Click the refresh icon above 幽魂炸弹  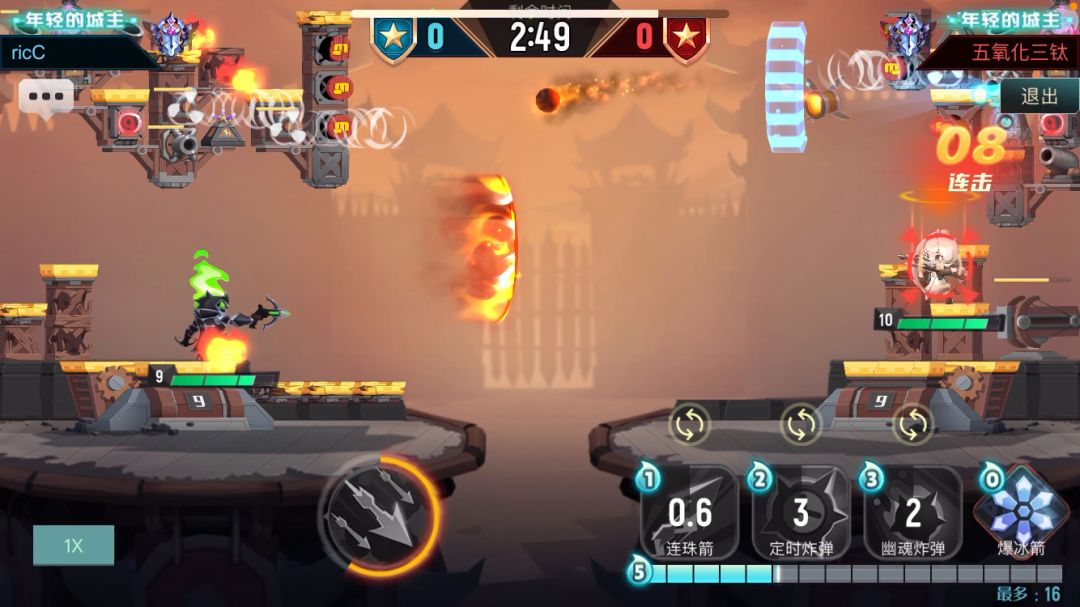pos(912,424)
